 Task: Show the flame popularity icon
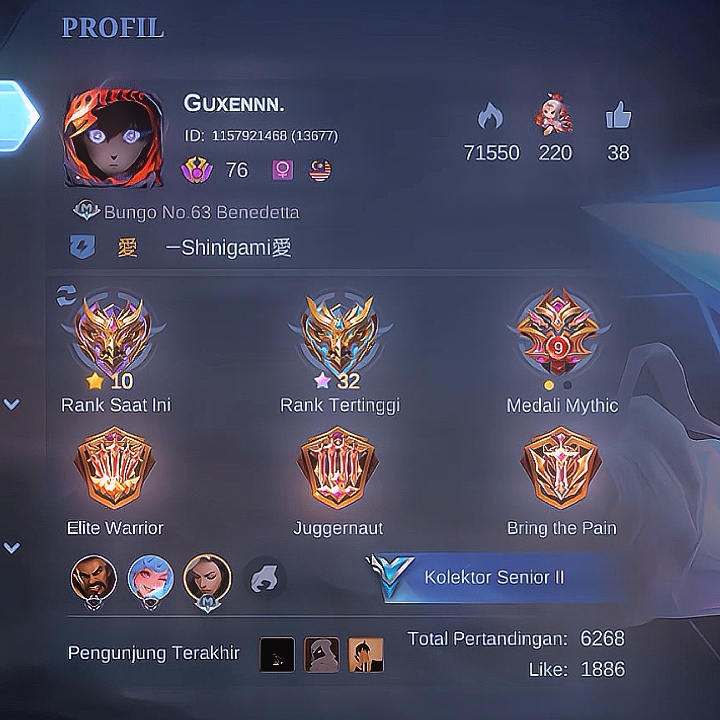click(x=491, y=118)
